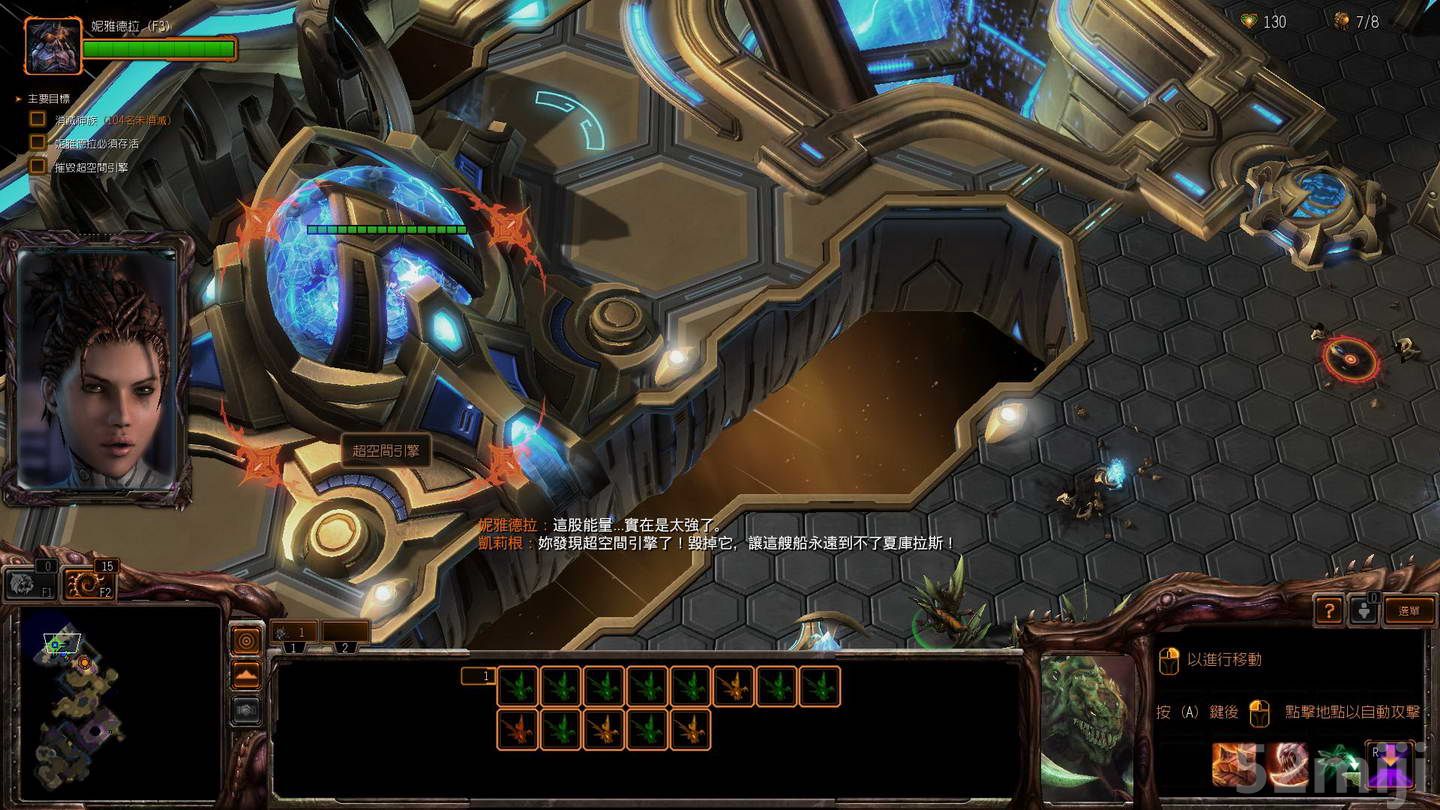Select the devour bite ability icon
The height and width of the screenshot is (810, 1440).
(x=1287, y=764)
